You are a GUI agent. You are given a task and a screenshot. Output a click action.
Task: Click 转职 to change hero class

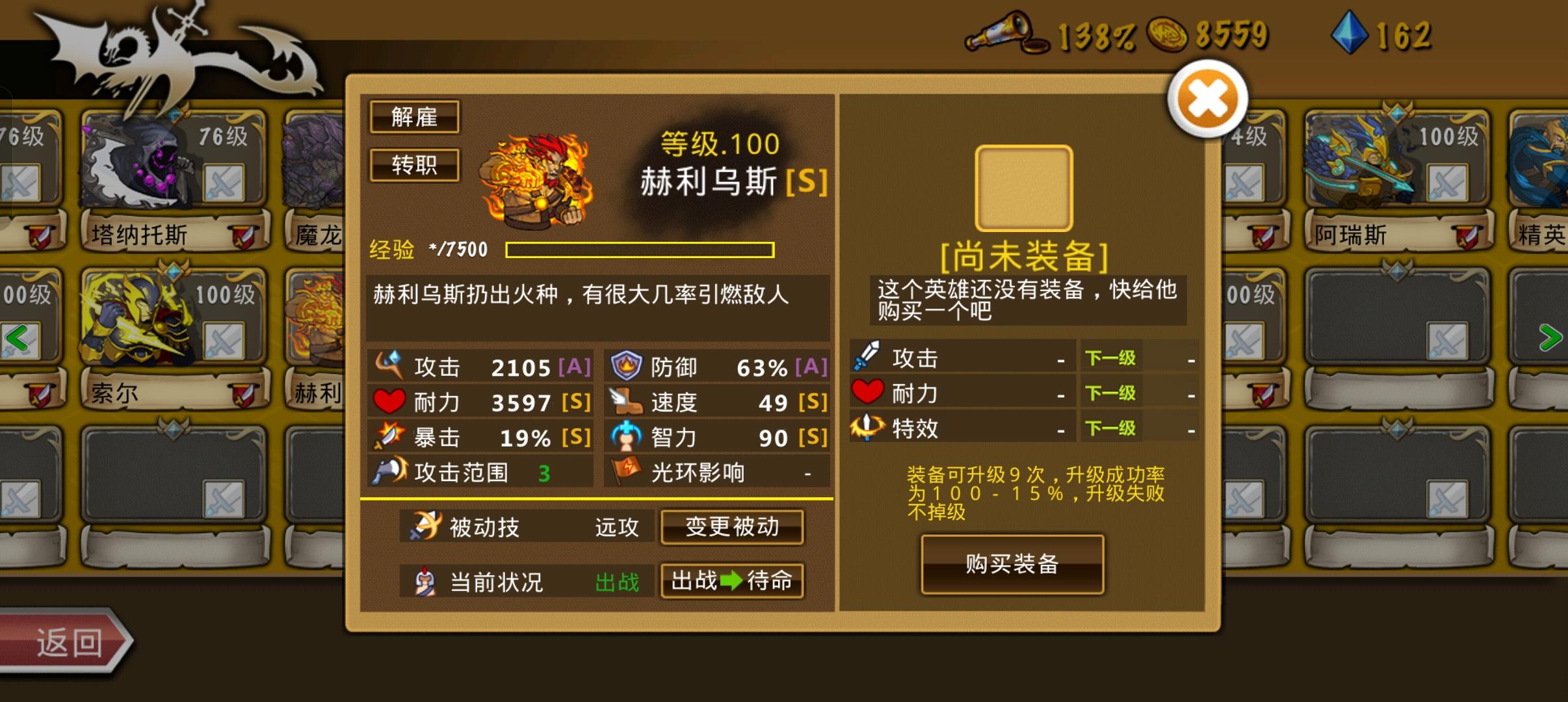tap(414, 166)
